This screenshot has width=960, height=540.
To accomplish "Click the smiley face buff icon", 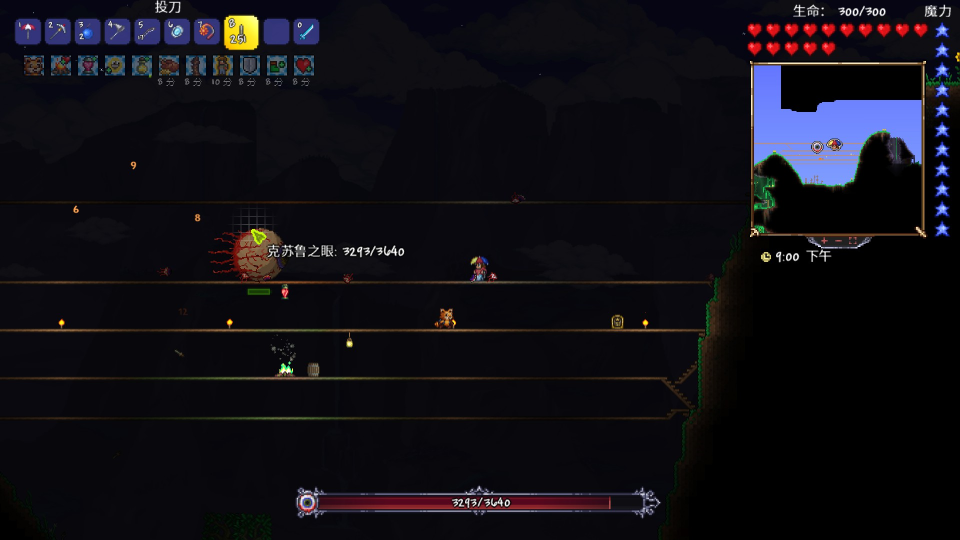I will point(114,66).
